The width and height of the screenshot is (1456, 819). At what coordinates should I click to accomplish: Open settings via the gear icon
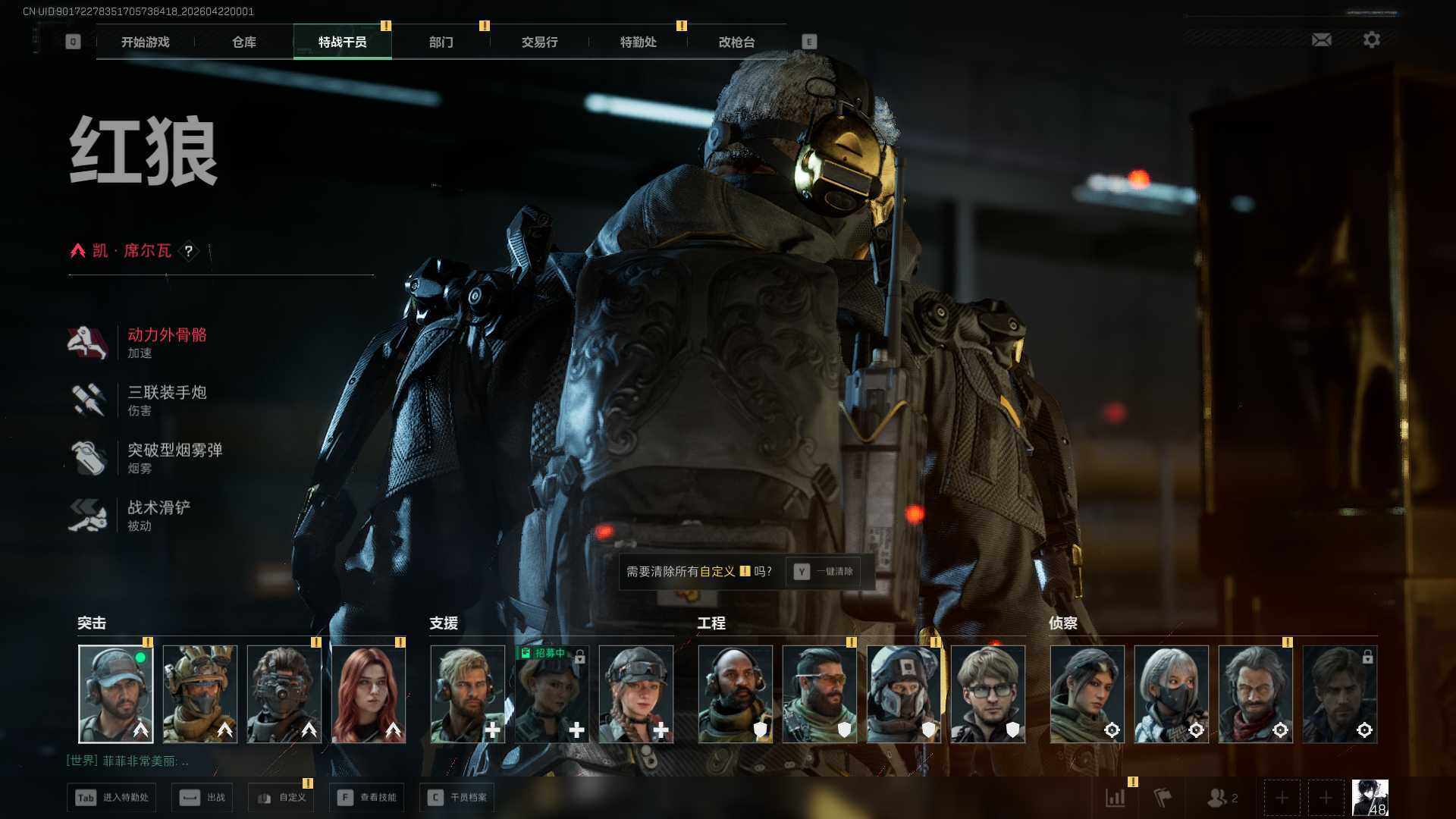[x=1372, y=39]
